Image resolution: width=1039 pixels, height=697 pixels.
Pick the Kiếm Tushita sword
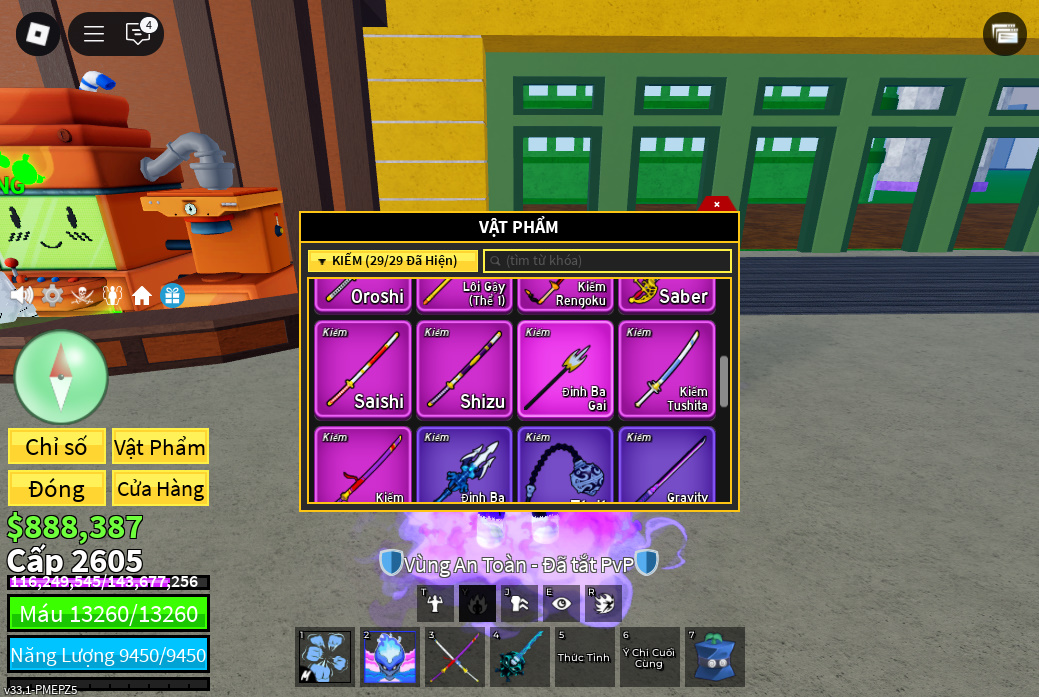point(667,368)
